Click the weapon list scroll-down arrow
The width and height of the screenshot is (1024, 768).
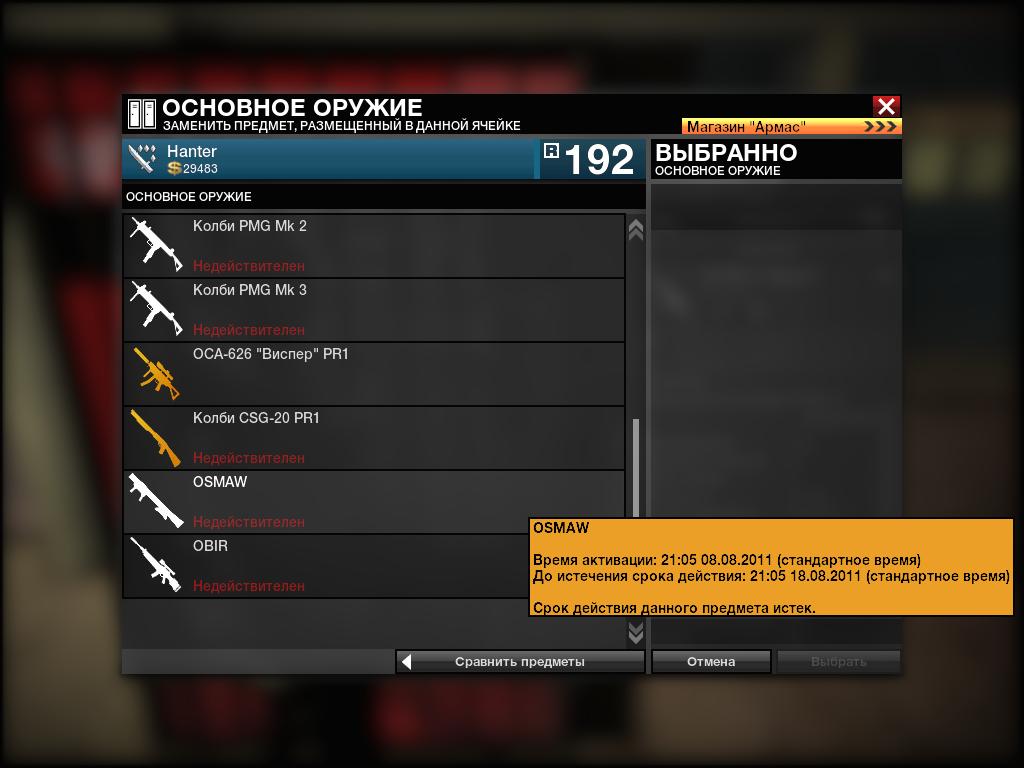pyautogui.click(x=635, y=633)
